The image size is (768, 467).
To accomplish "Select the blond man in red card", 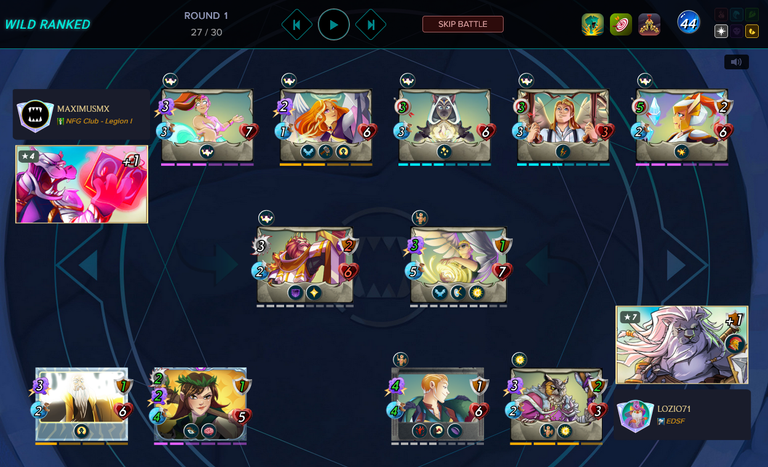I will click(438, 403).
